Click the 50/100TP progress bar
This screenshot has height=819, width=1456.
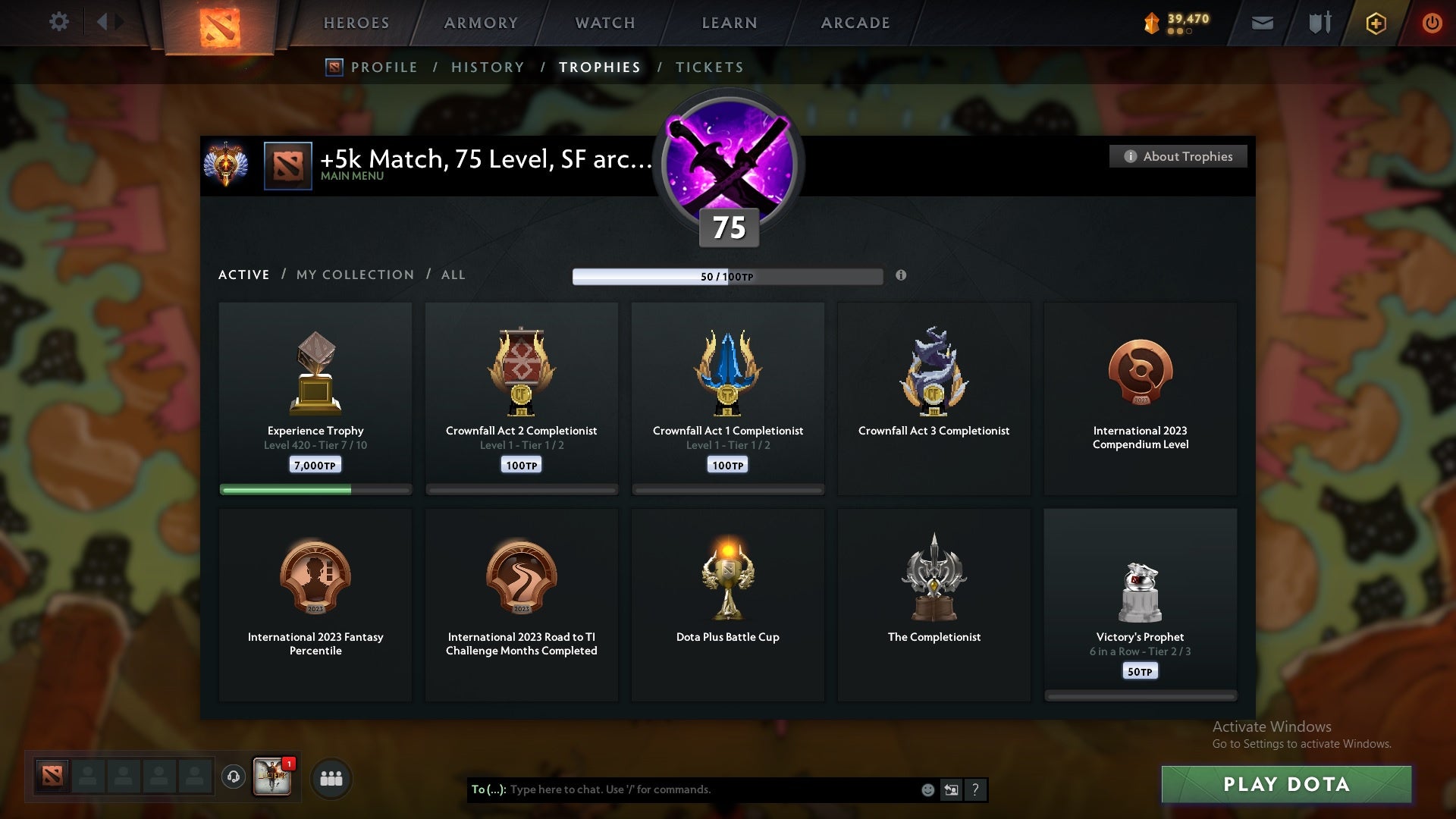coord(727,276)
